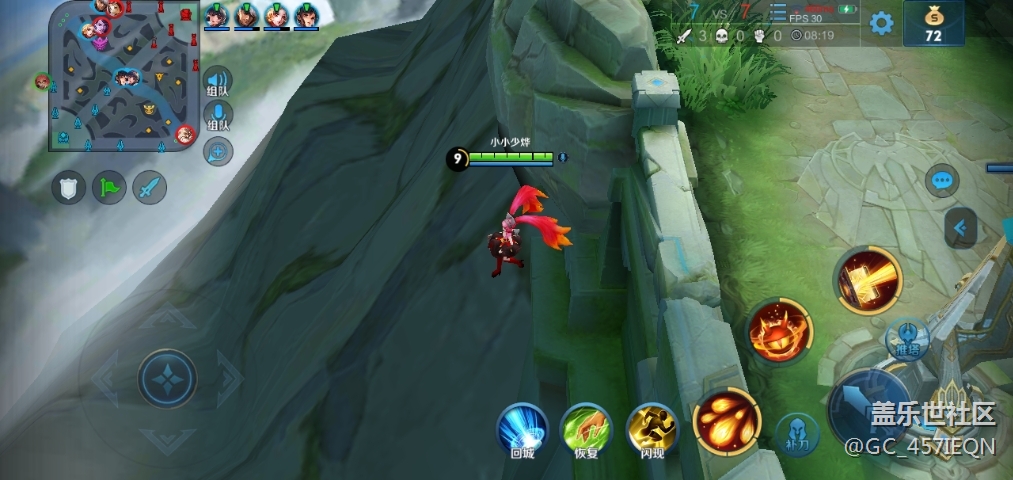The width and height of the screenshot is (1013, 480).
Task: Toggle the team speaker (组队) button
Action: (x=218, y=83)
